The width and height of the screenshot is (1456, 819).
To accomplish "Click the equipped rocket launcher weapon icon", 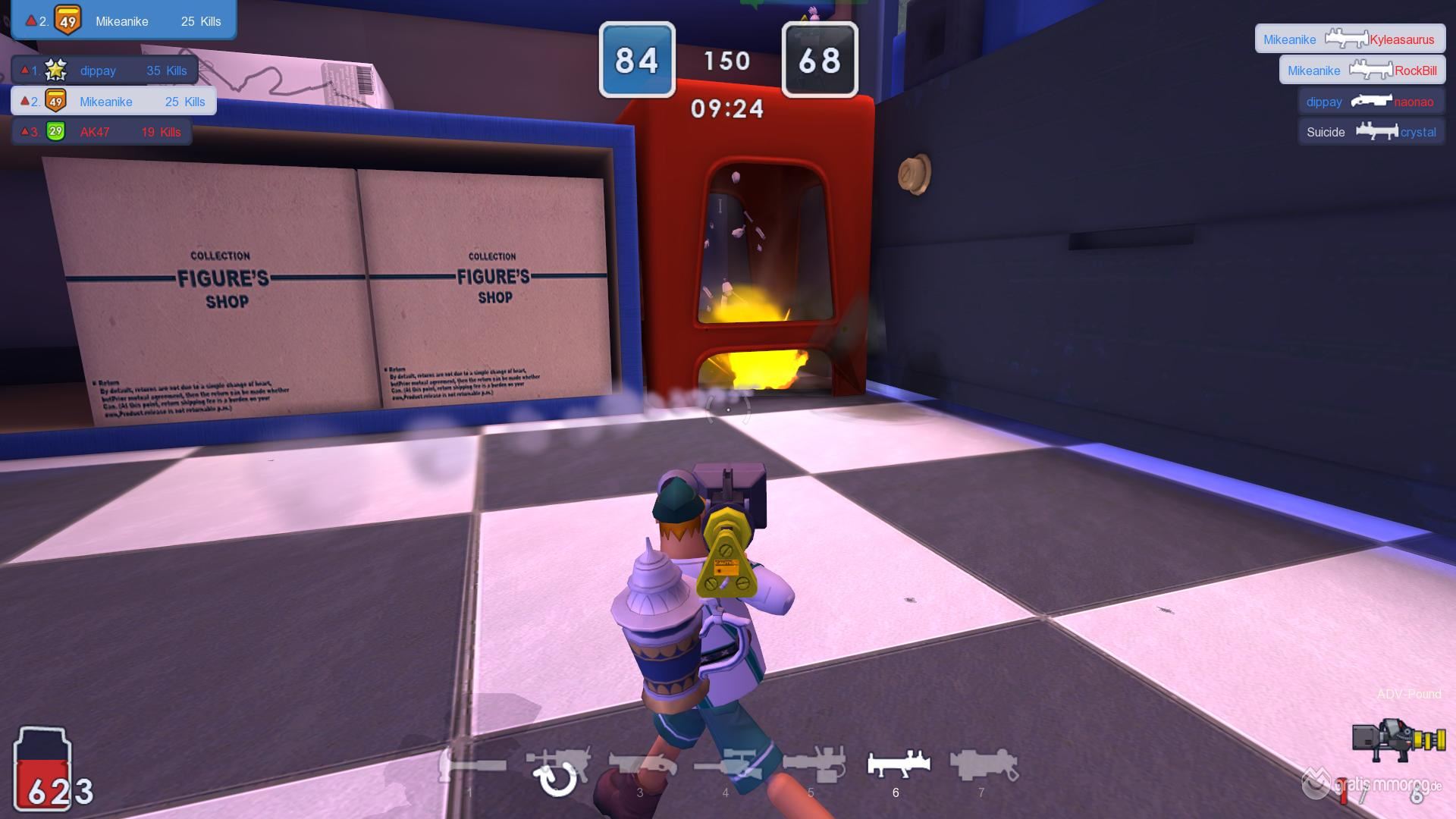I will 1398,740.
